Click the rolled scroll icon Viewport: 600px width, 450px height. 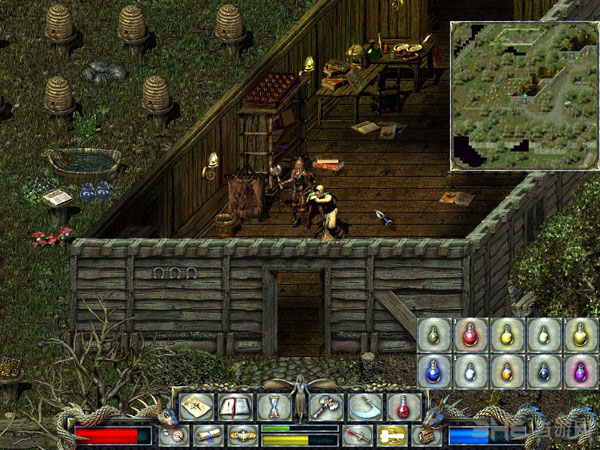[210, 435]
